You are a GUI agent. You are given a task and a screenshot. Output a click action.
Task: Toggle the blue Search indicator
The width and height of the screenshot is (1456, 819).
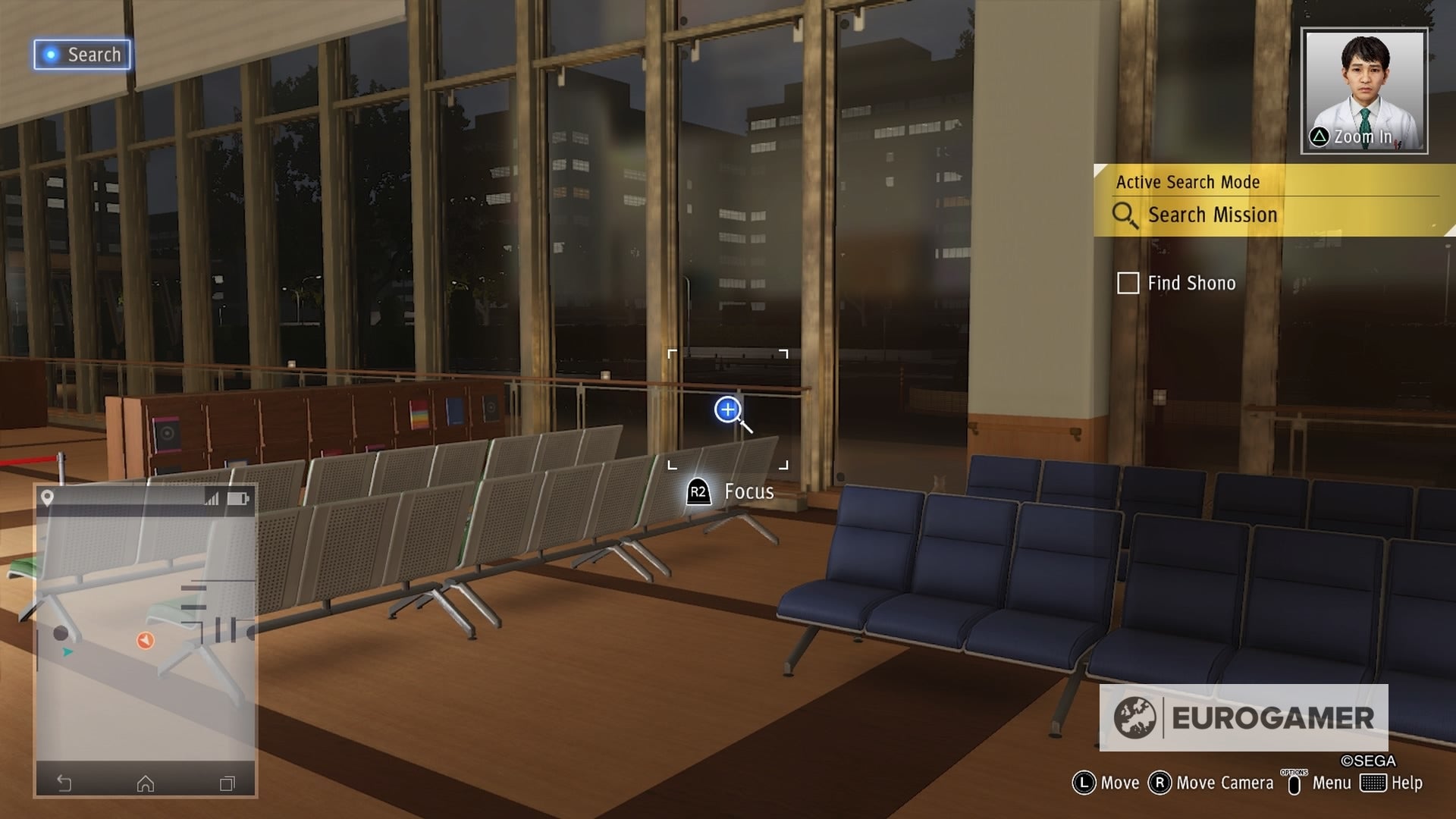pos(82,55)
